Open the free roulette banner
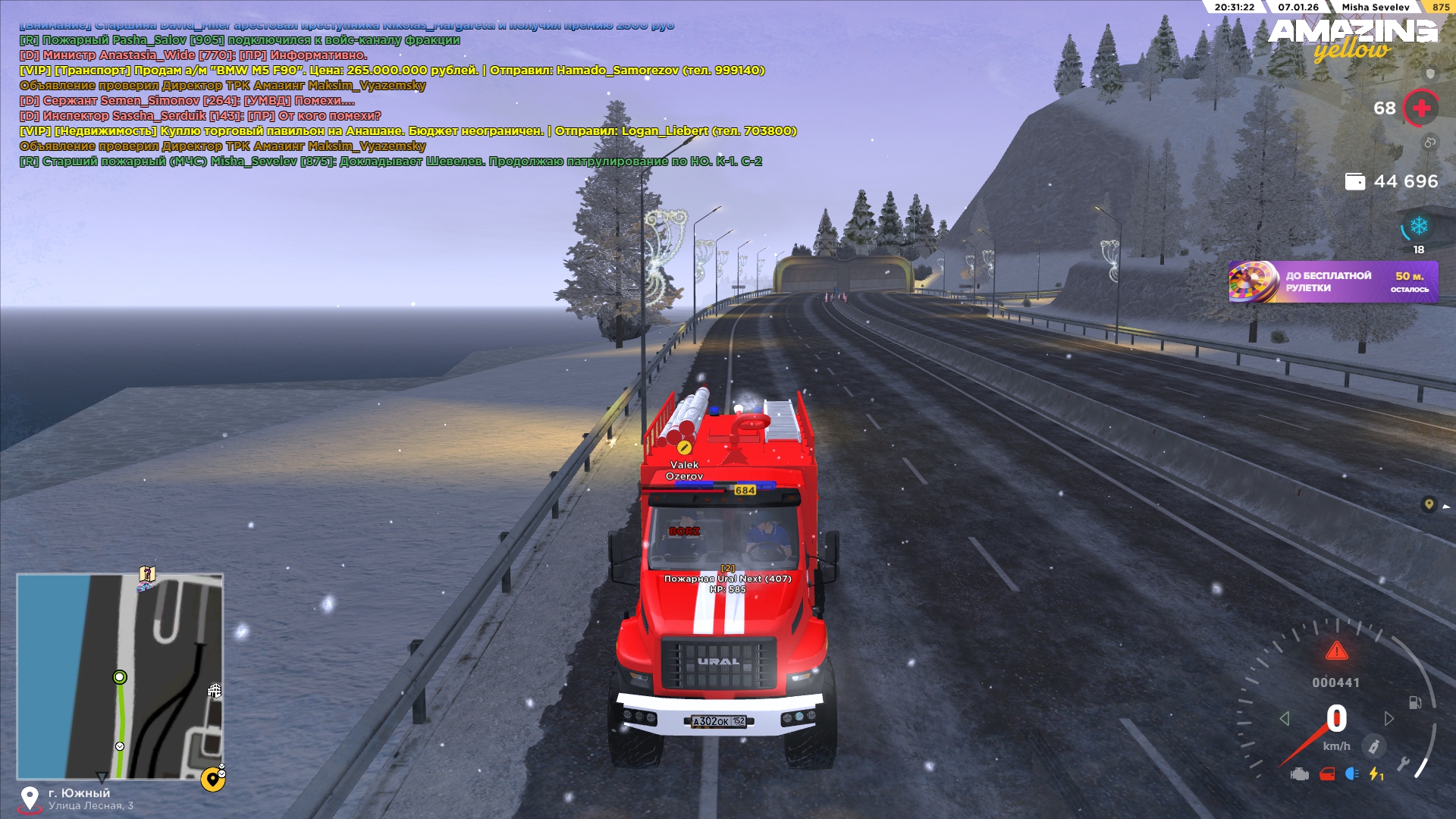Viewport: 1456px width, 819px height. click(x=1332, y=282)
